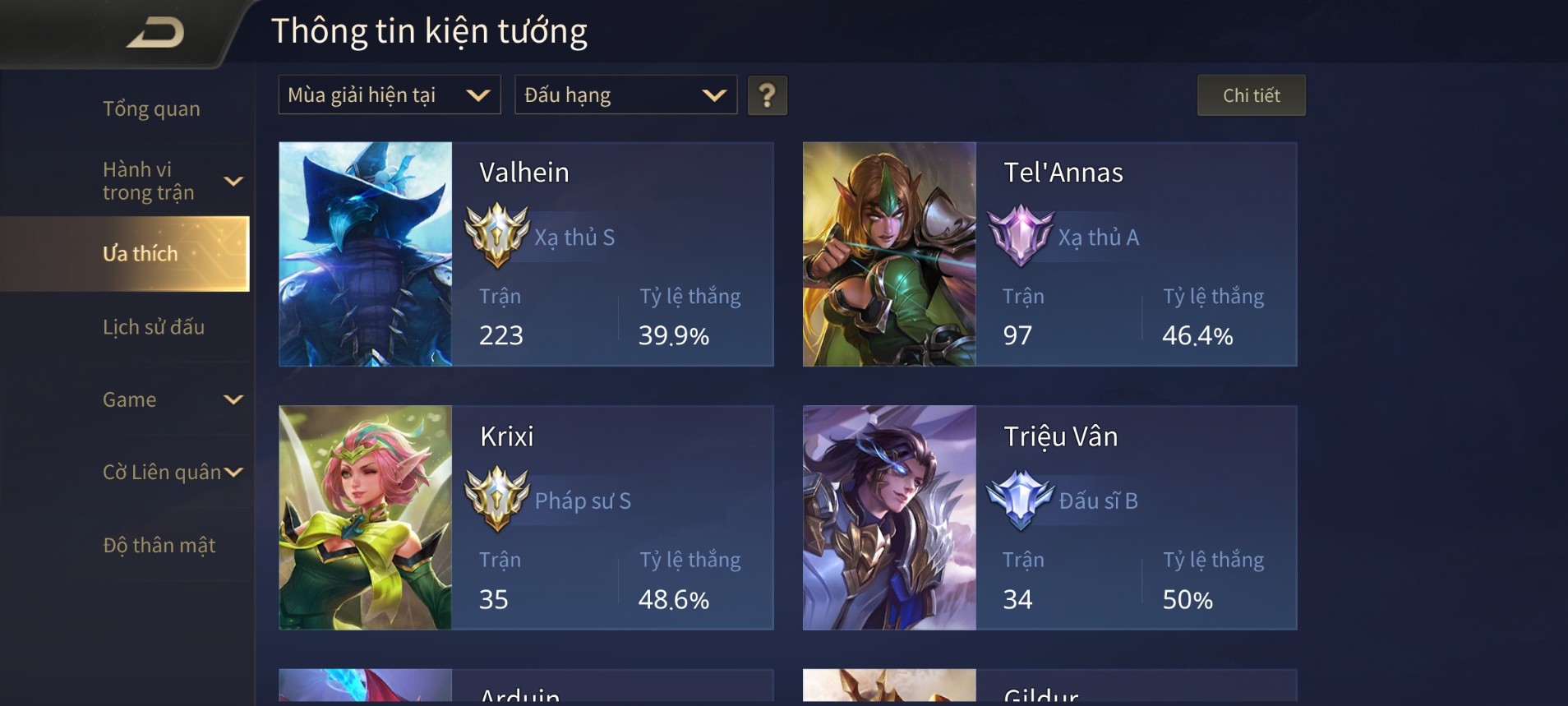The width and height of the screenshot is (1568, 706).
Task: Open the Đấu hạng mode dropdown
Action: pyautogui.click(x=625, y=95)
